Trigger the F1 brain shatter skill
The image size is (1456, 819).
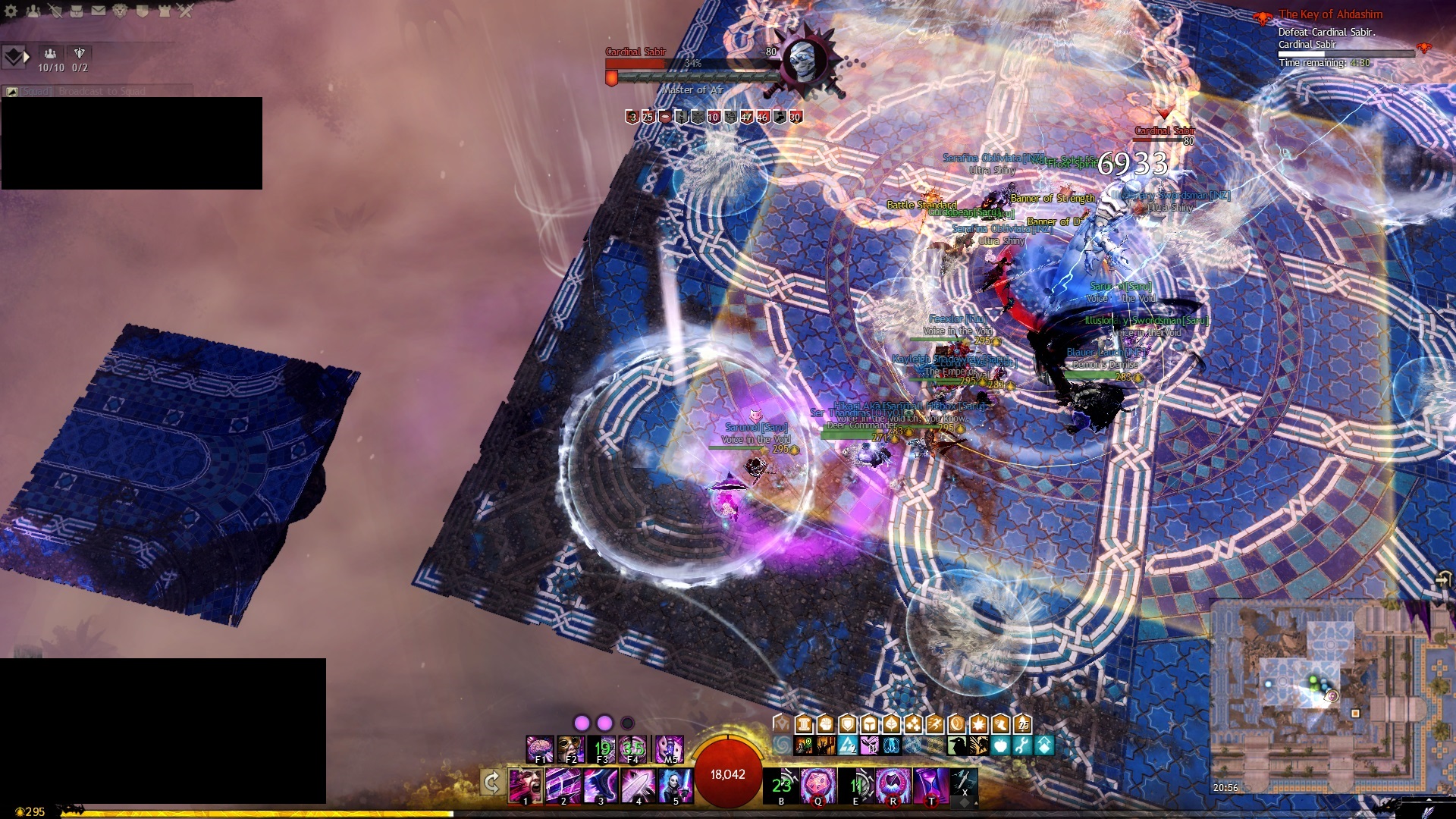click(x=540, y=748)
